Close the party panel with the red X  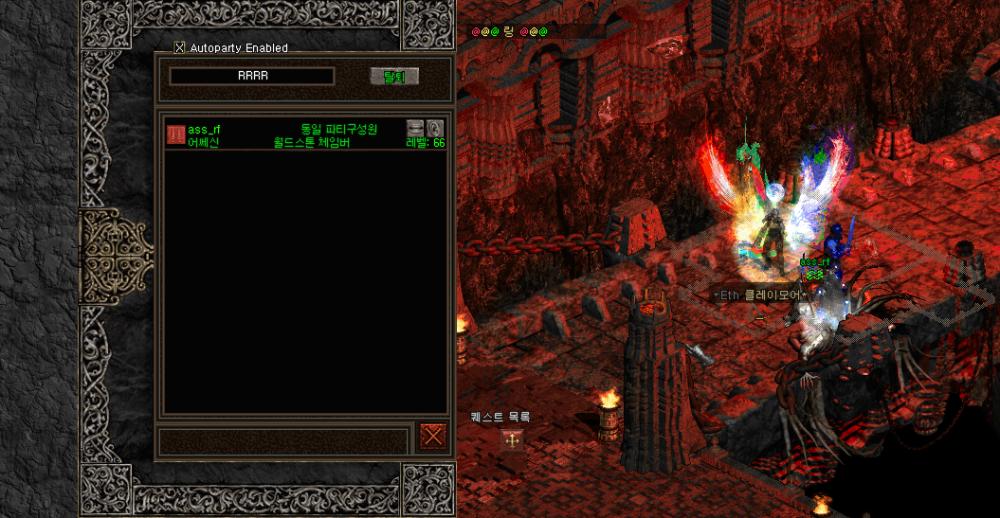[x=432, y=436]
